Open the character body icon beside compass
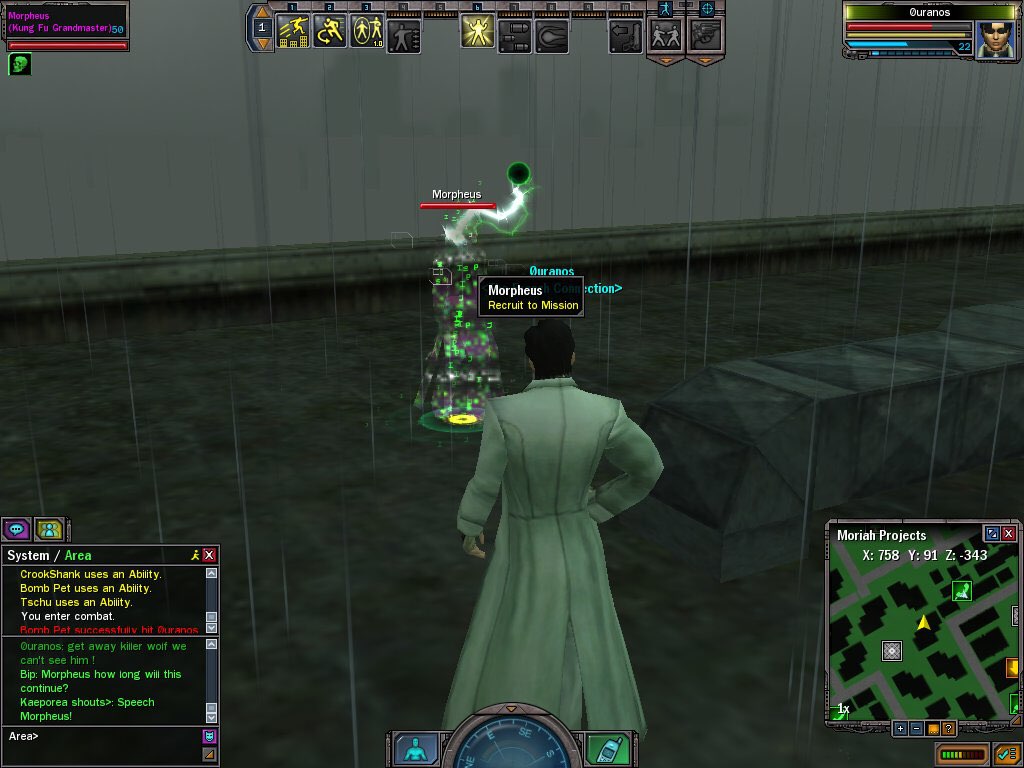1024x768 pixels. tap(415, 749)
